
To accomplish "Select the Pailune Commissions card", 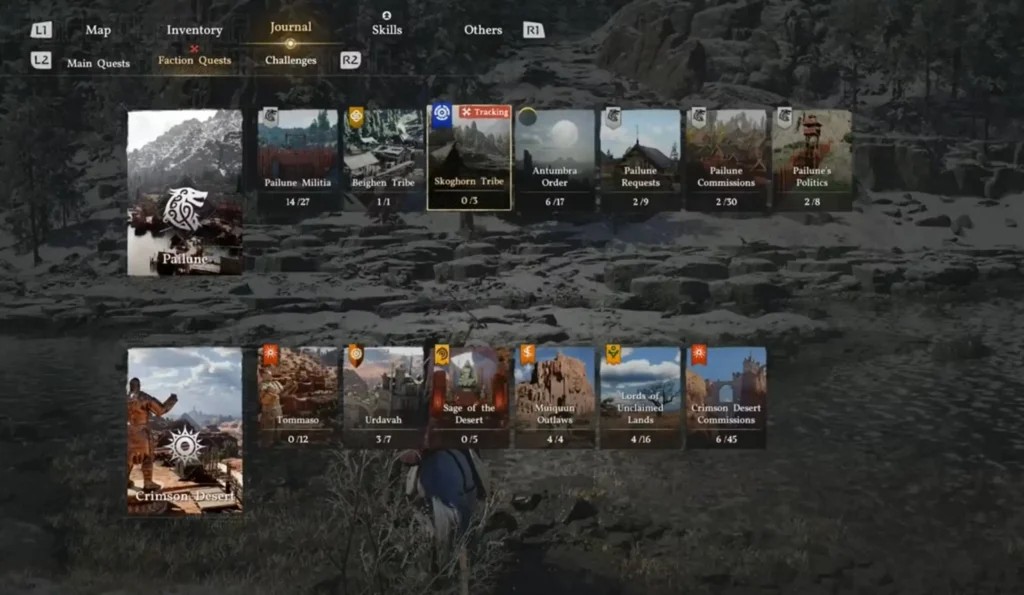I will [726, 158].
